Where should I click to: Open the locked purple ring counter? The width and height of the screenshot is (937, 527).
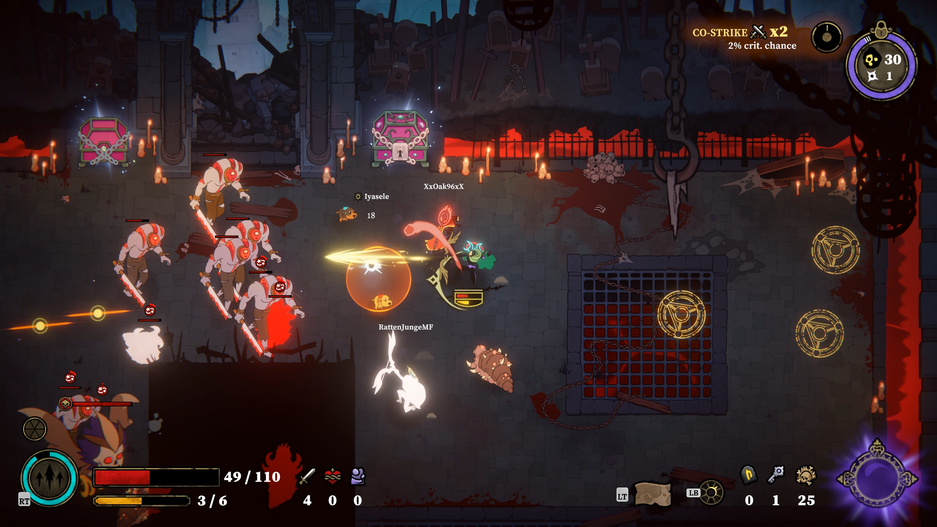click(881, 66)
